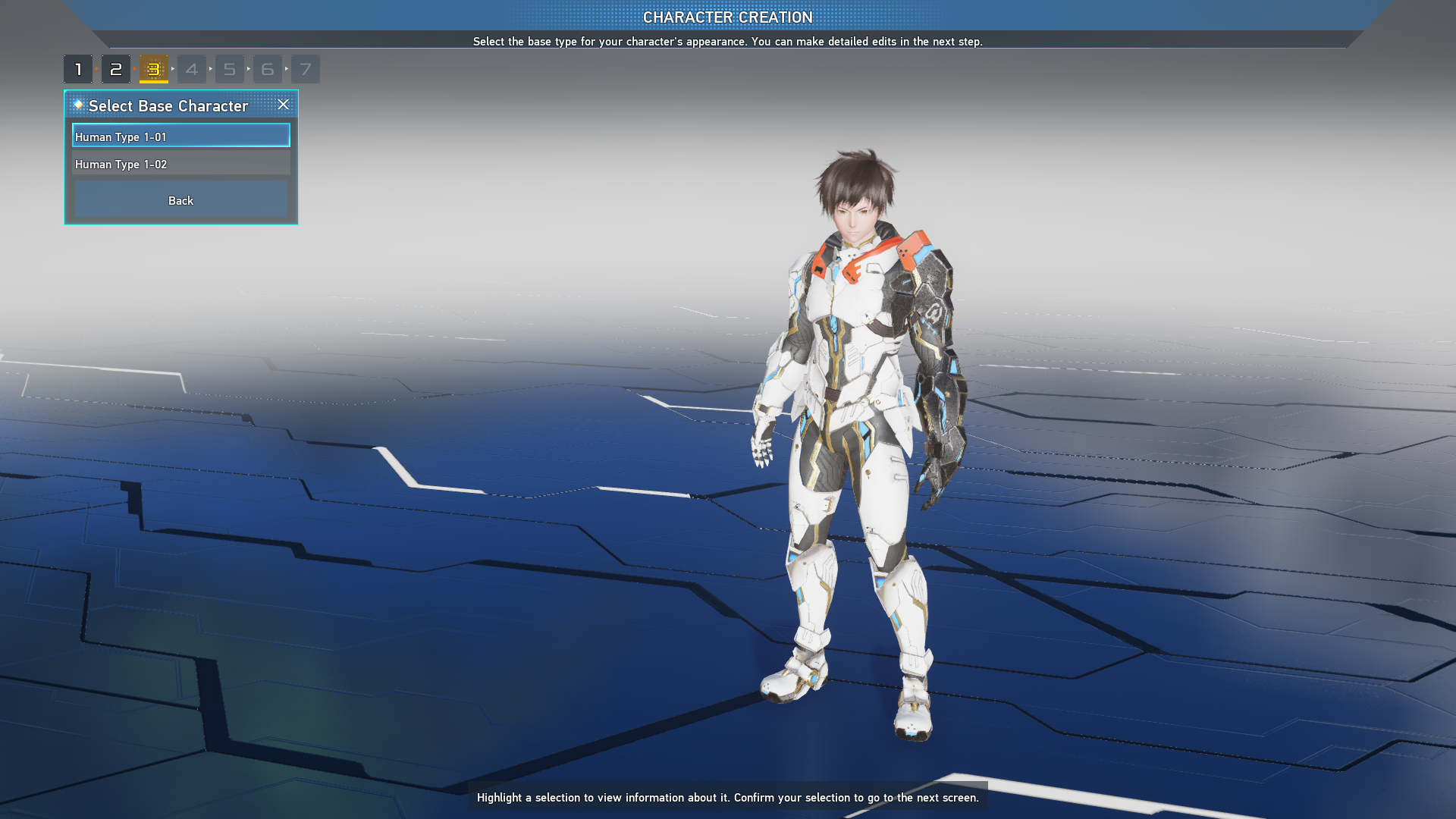
Task: Open creation step 5
Action: click(230, 69)
